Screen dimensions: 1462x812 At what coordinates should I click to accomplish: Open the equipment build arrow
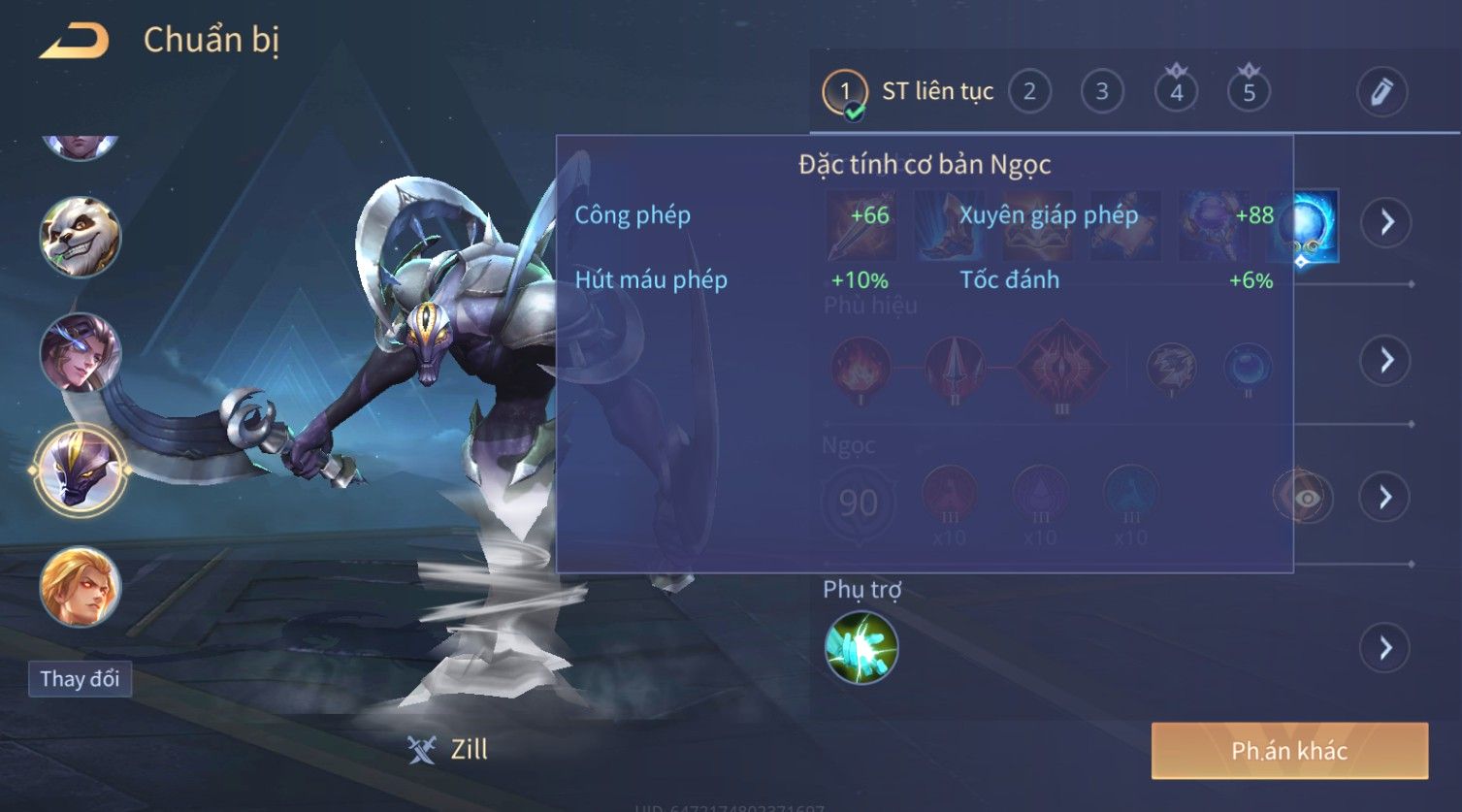click(x=1385, y=222)
